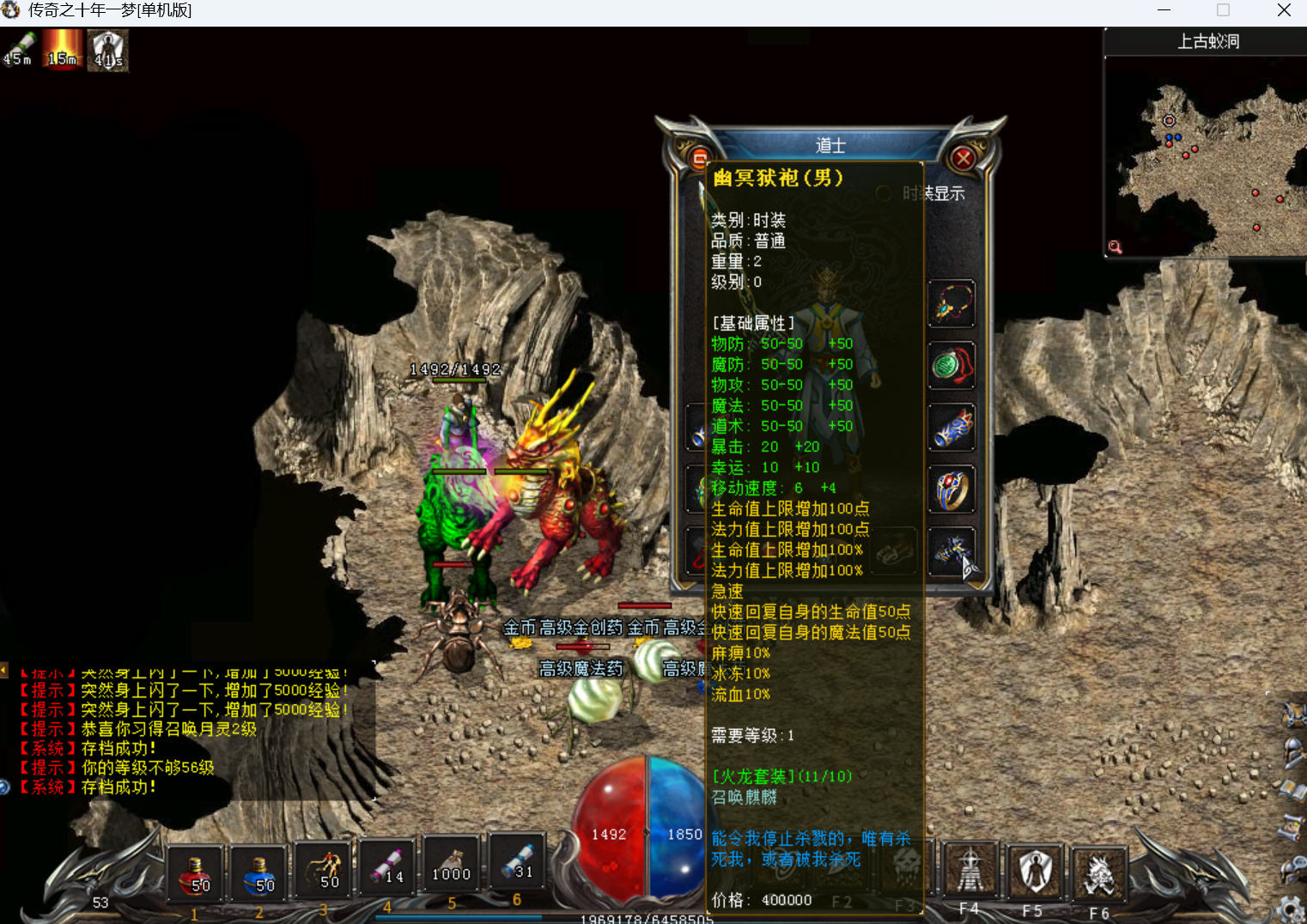The height and width of the screenshot is (924, 1307).
Task: Select the blue and gold ring slot
Action: [x=951, y=489]
